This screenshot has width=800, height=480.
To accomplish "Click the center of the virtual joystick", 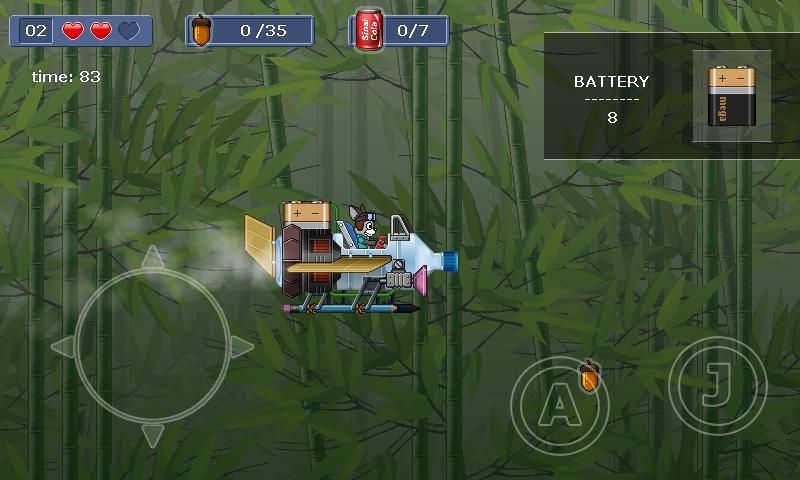I will (x=152, y=346).
